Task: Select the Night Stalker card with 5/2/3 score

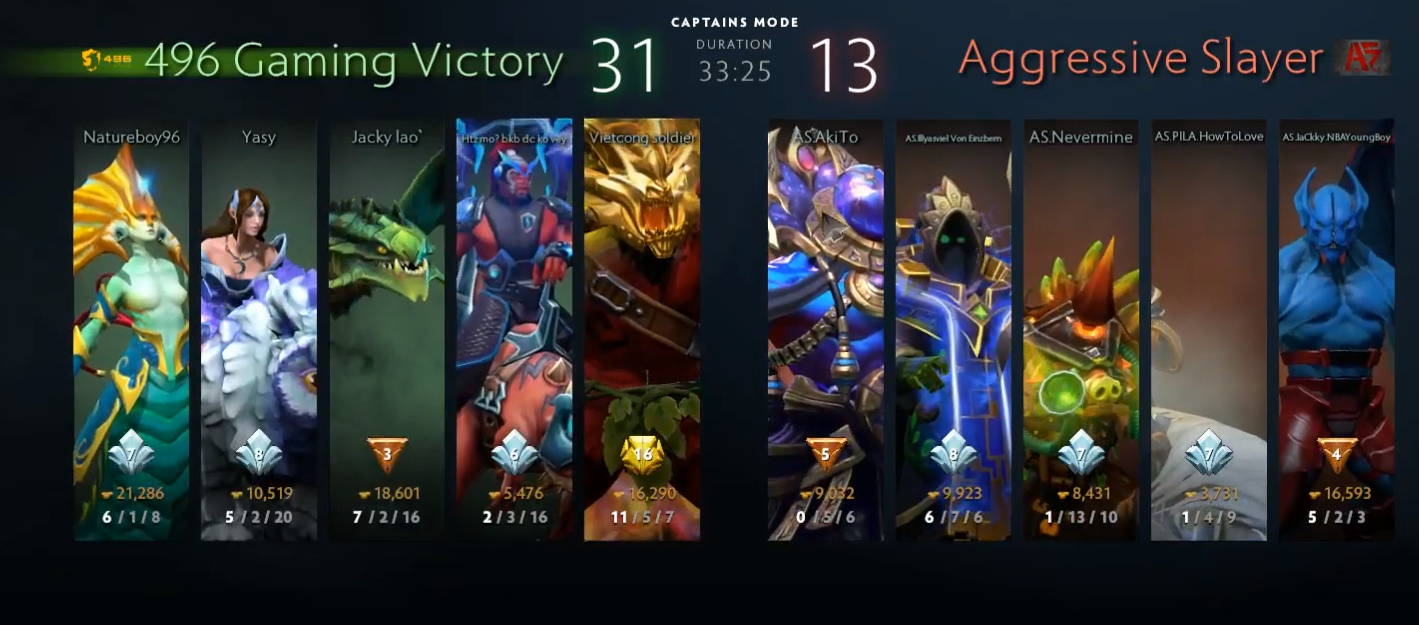Action: pos(1336,330)
